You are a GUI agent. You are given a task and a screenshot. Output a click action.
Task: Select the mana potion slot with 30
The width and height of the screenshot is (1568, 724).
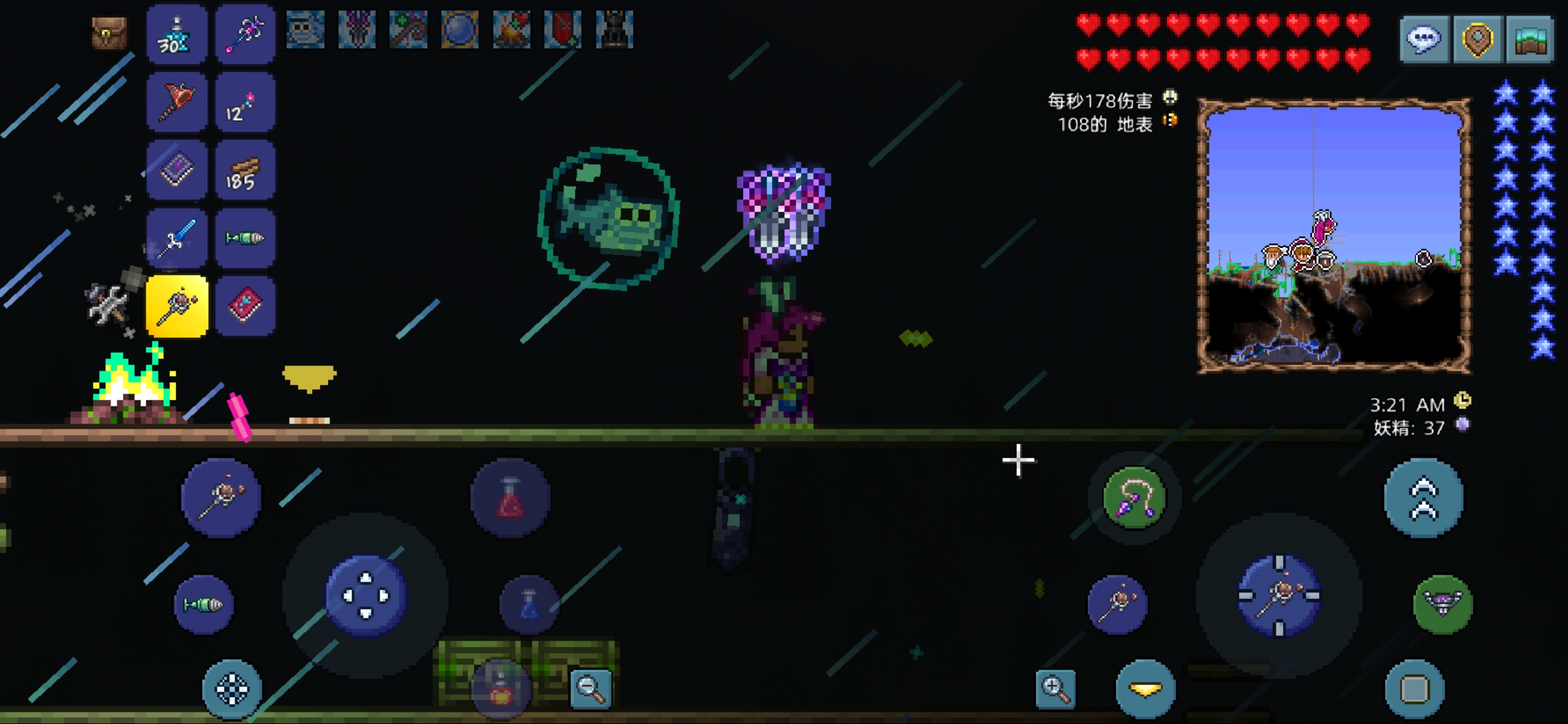pyautogui.click(x=176, y=35)
